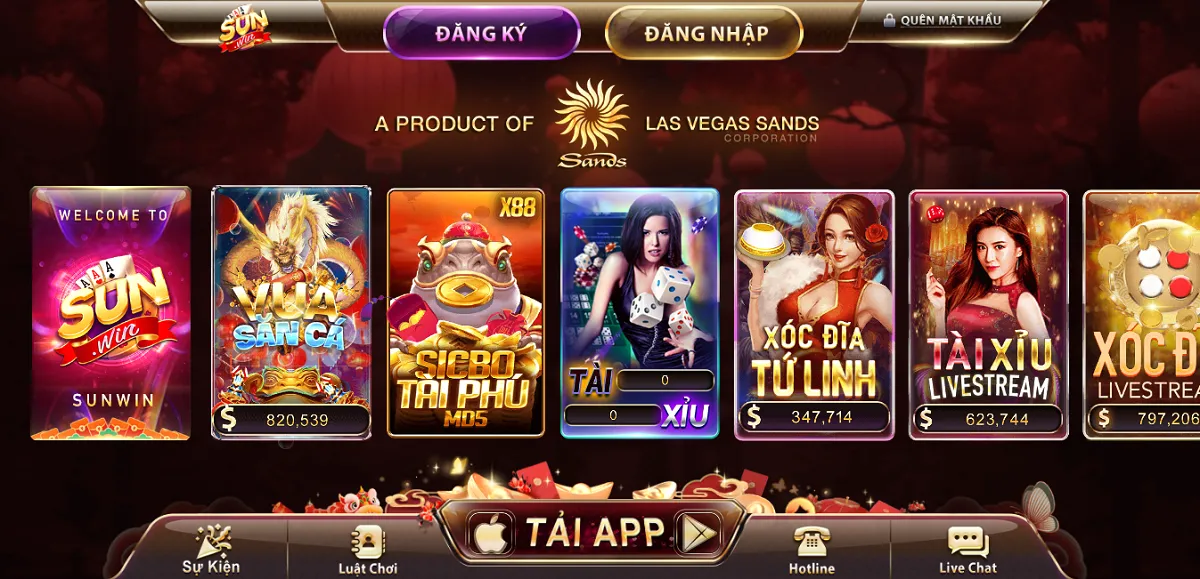
Task: Click the Sun Win logo at top
Action: 245,28
